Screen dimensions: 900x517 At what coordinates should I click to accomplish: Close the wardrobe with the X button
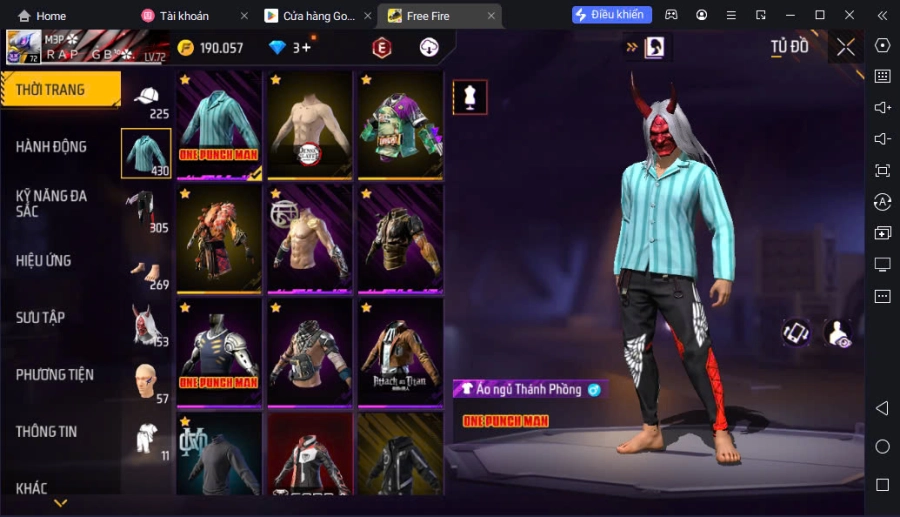point(846,47)
